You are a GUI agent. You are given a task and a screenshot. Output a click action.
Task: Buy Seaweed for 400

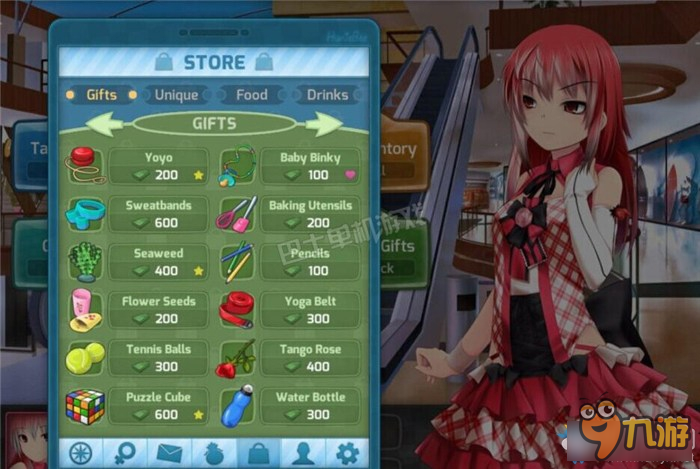tap(158, 262)
